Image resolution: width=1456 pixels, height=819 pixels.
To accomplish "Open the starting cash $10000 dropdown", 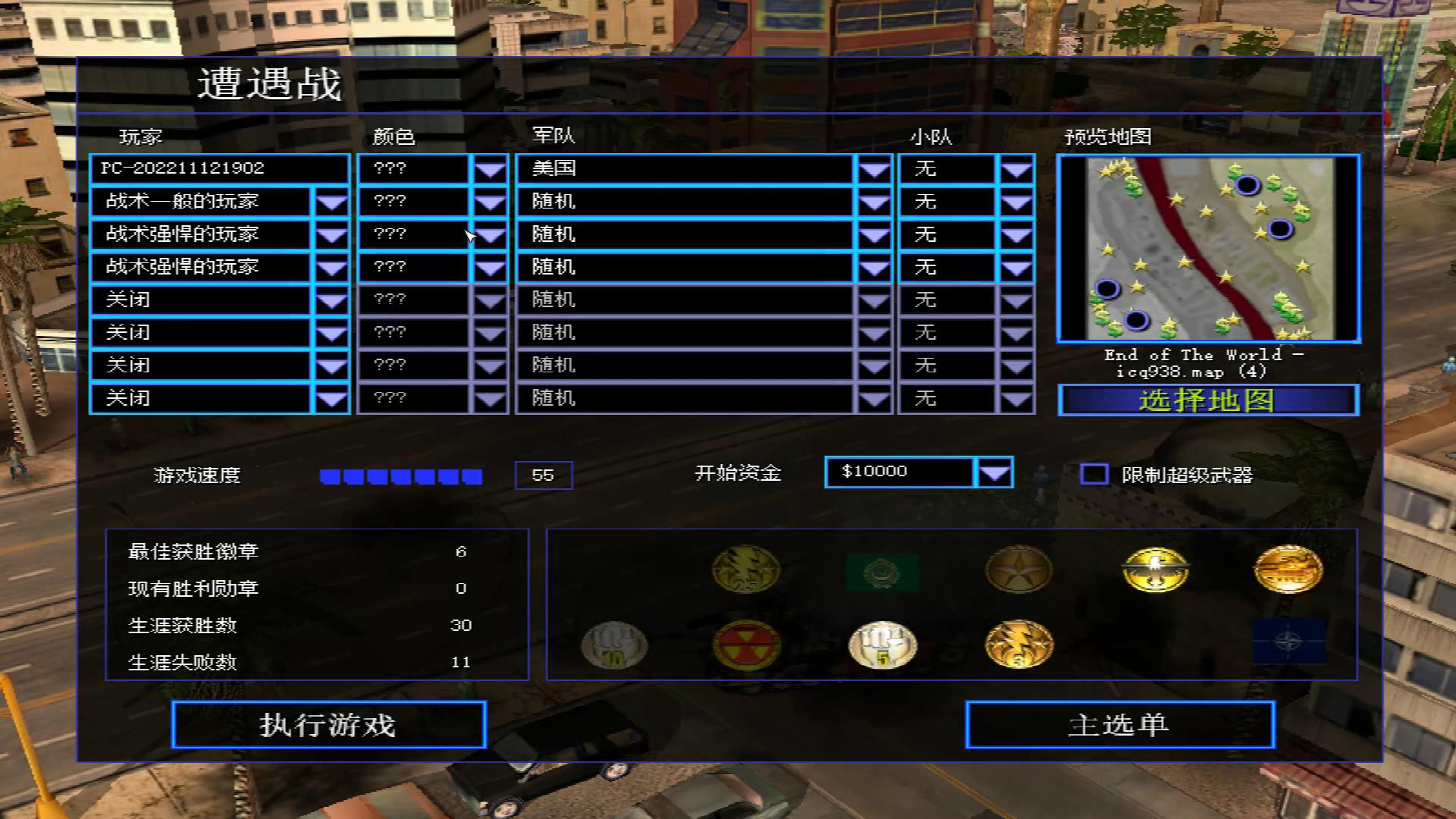I will pyautogui.click(x=996, y=472).
